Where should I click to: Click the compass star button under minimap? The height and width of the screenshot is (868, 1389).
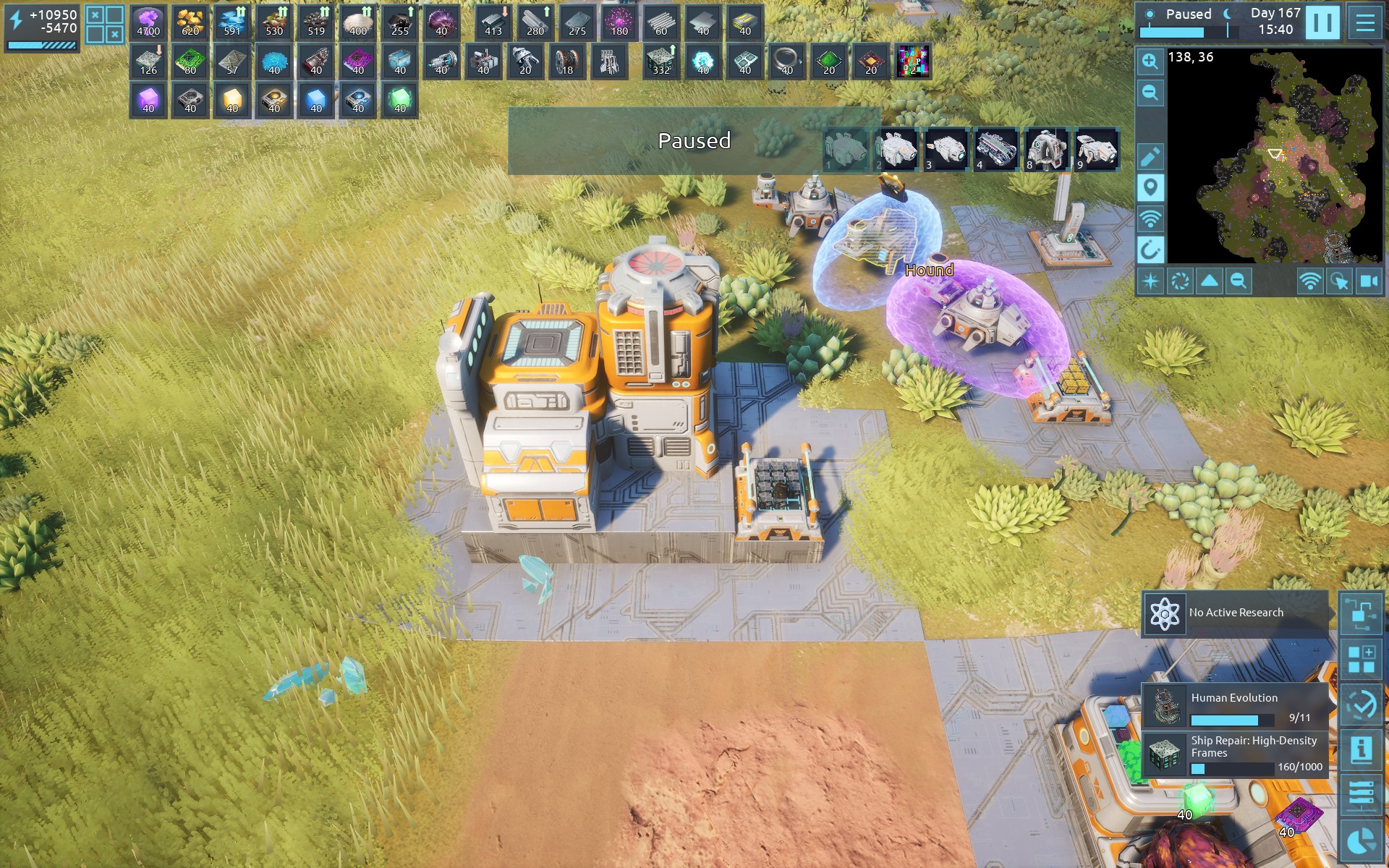[x=1150, y=281]
